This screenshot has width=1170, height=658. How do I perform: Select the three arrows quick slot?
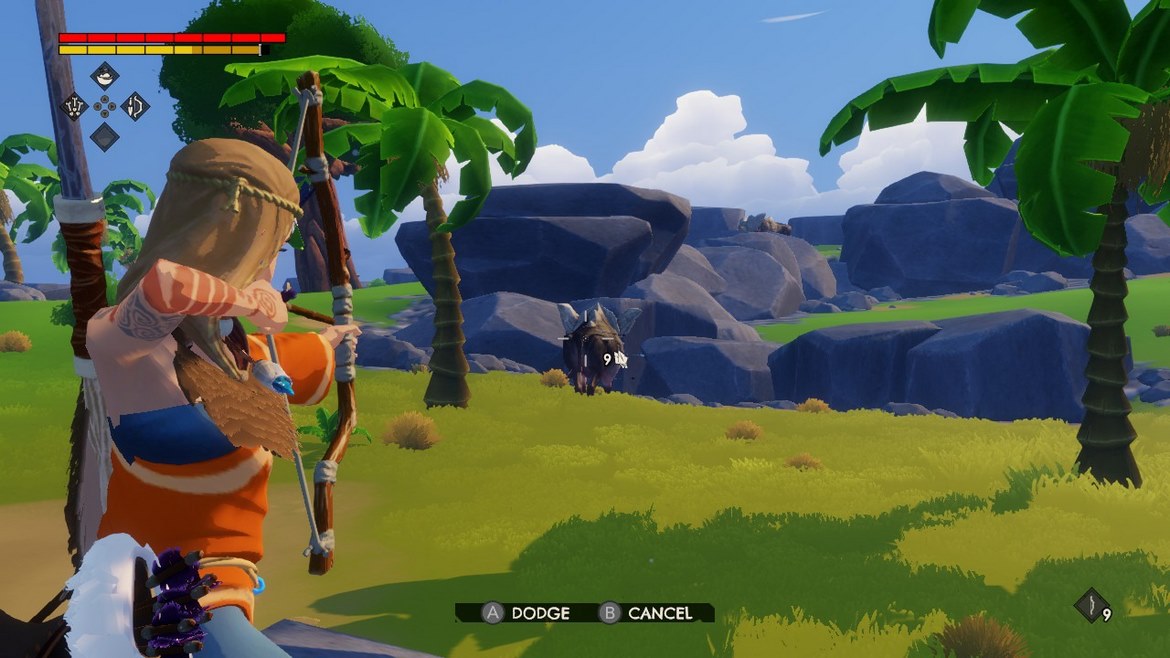point(74,106)
